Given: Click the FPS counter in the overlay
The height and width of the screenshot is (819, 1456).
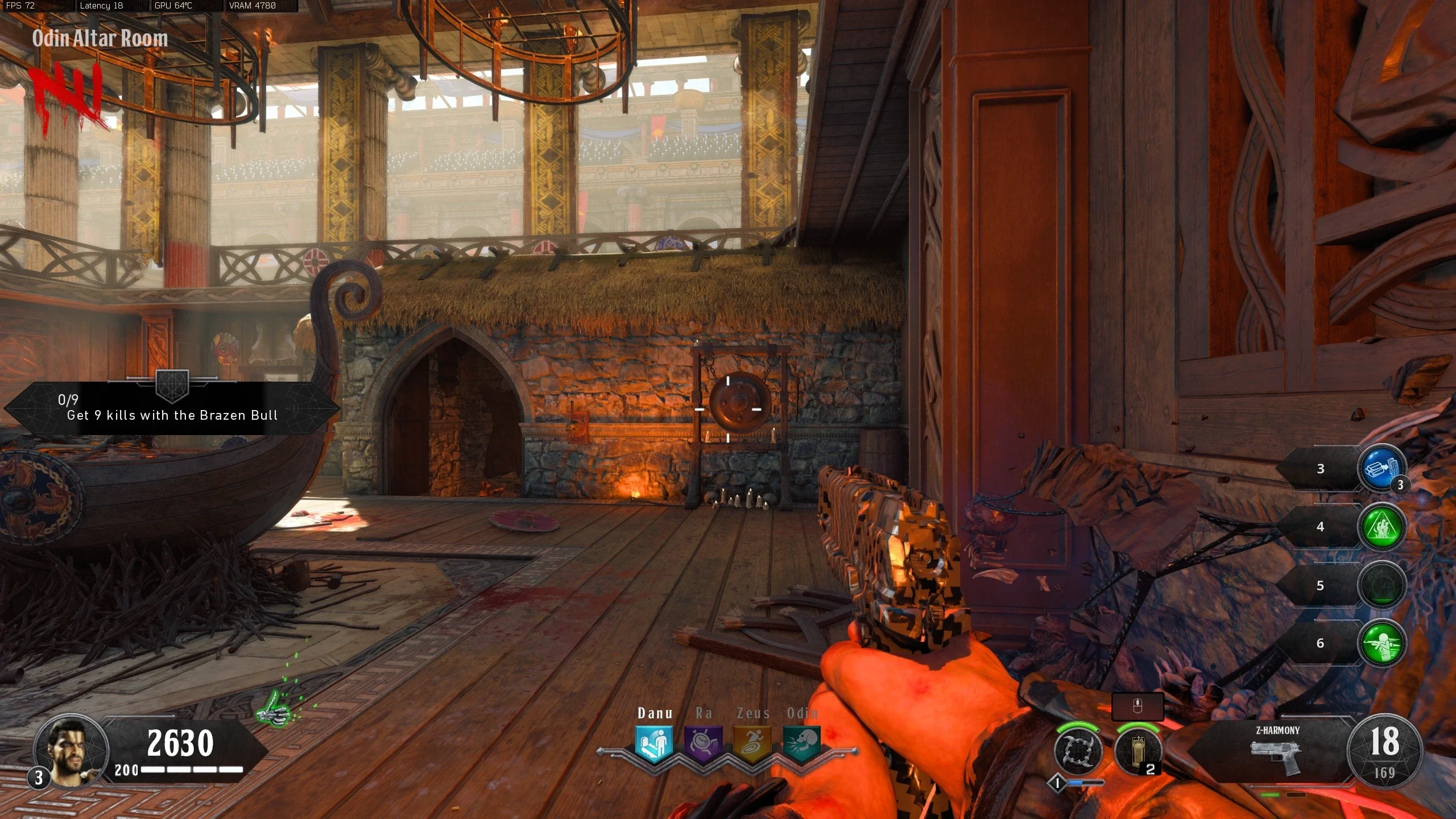Looking at the screenshot, I should [x=20, y=6].
